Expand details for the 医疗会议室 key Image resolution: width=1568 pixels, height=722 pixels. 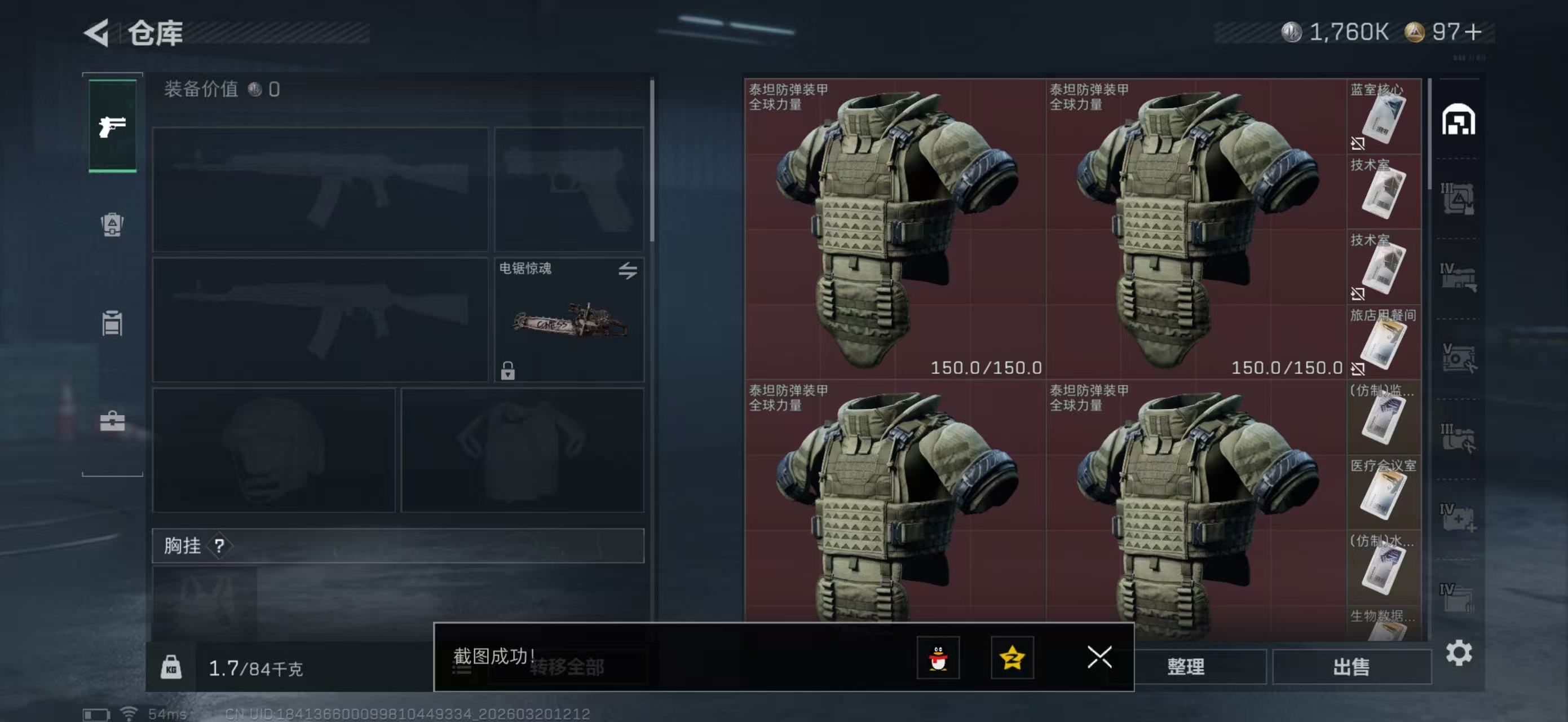1384,493
